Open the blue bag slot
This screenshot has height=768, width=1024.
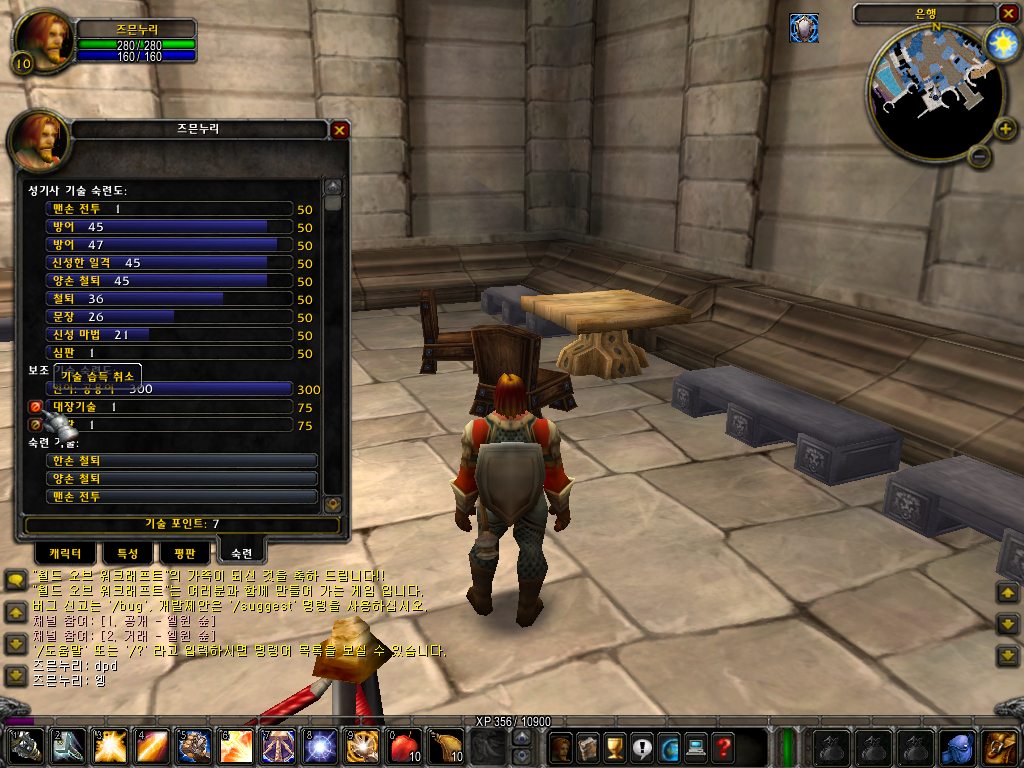[957, 746]
